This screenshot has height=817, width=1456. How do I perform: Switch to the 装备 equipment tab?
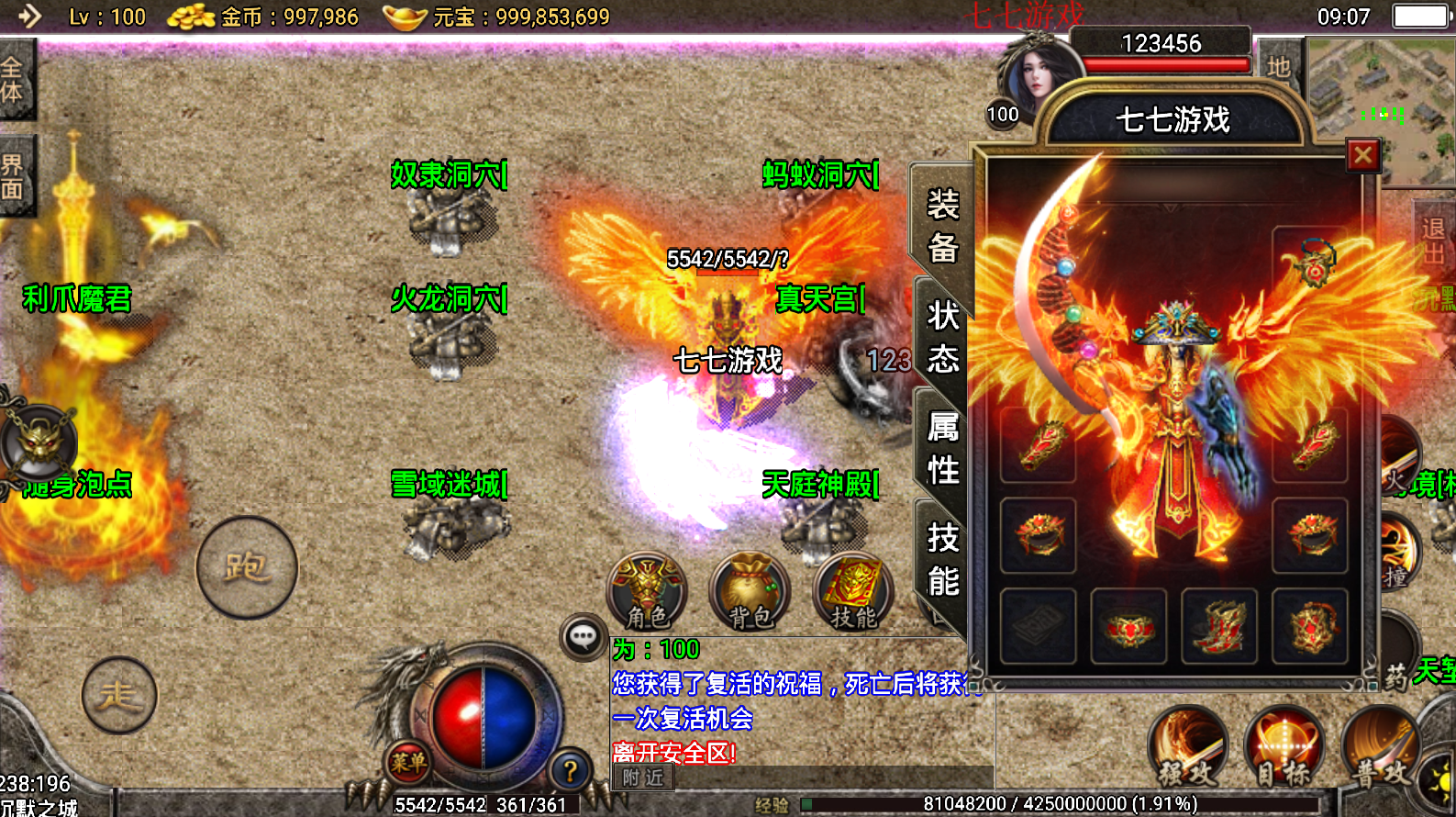click(x=942, y=225)
